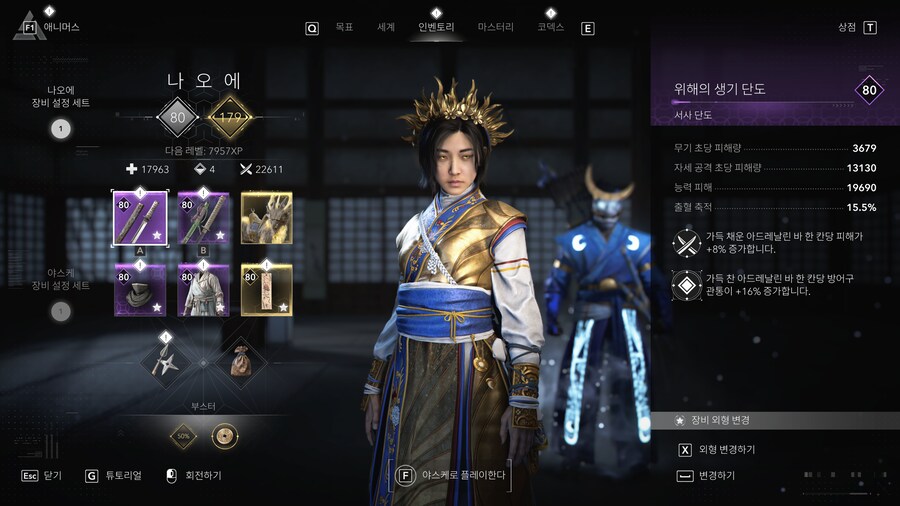Switch to the 세계 tab
The image size is (900, 506).
tap(386, 27)
